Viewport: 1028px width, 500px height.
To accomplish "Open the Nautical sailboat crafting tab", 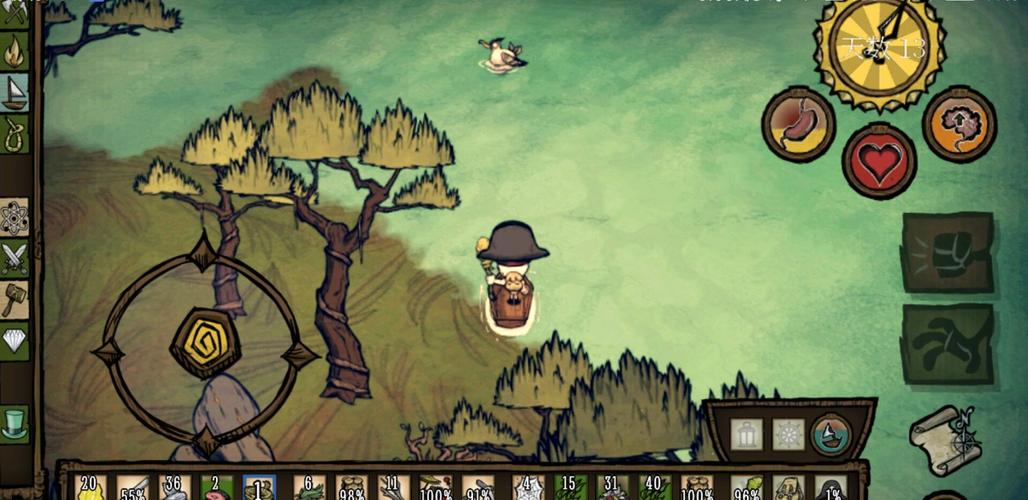I will (14, 92).
